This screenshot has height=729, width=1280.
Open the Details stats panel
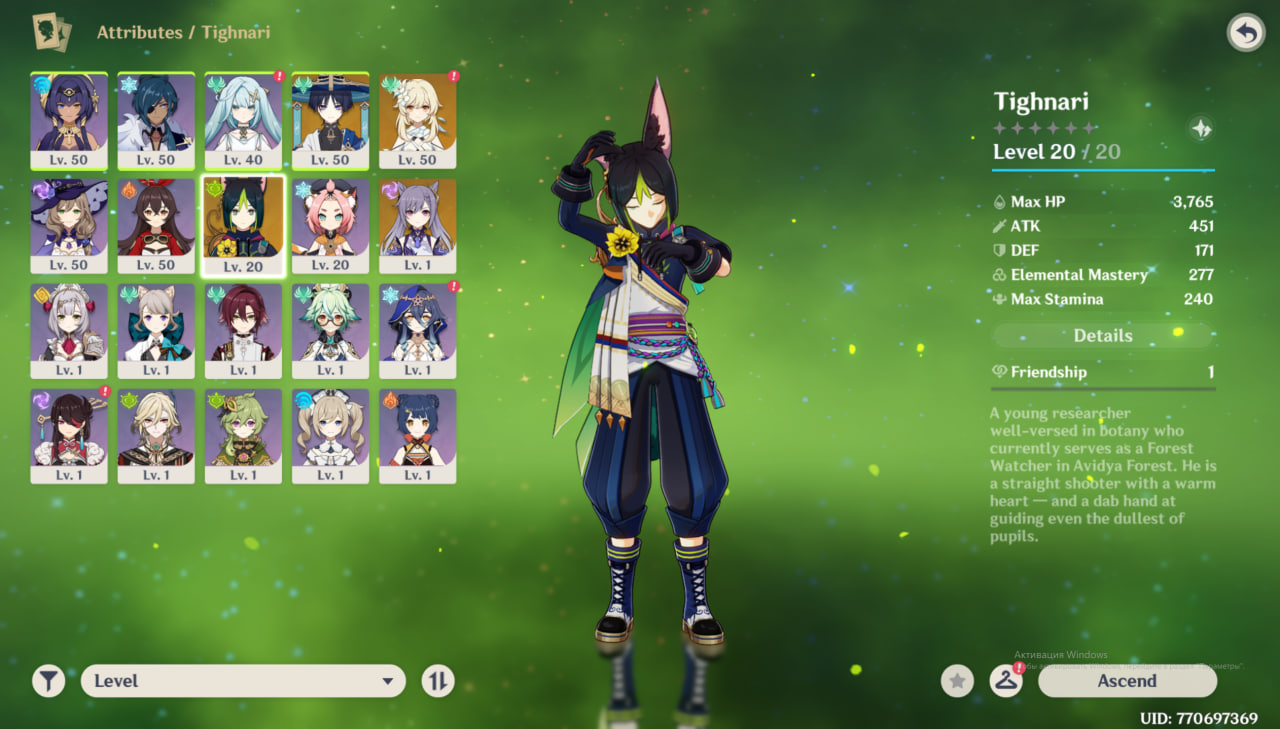point(1102,336)
